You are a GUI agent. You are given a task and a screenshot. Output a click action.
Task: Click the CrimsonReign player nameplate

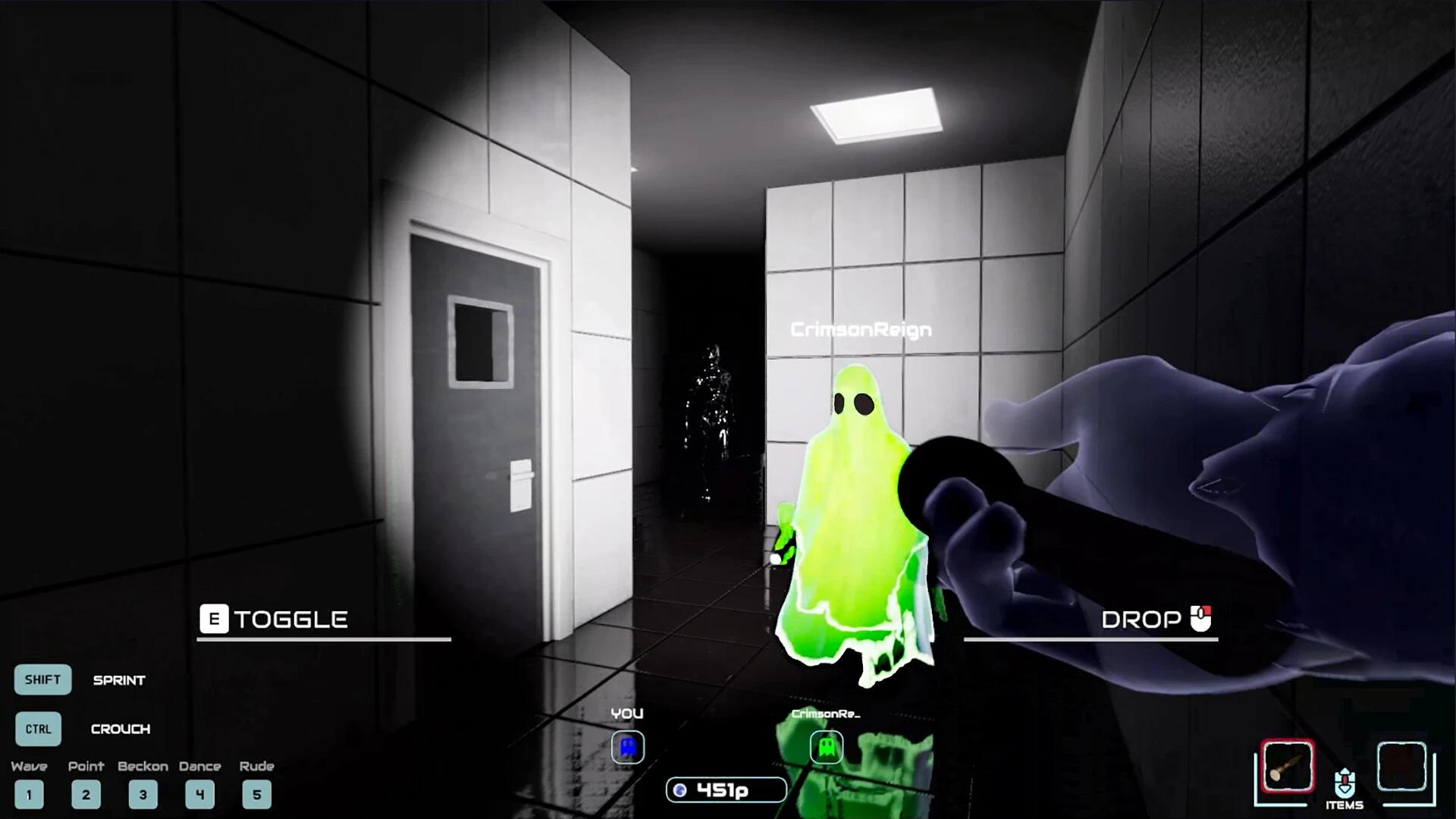click(861, 329)
